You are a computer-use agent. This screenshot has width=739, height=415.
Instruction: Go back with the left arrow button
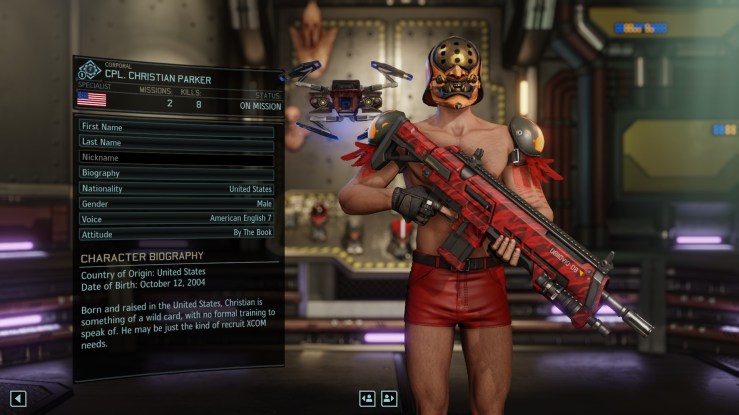(x=18, y=399)
